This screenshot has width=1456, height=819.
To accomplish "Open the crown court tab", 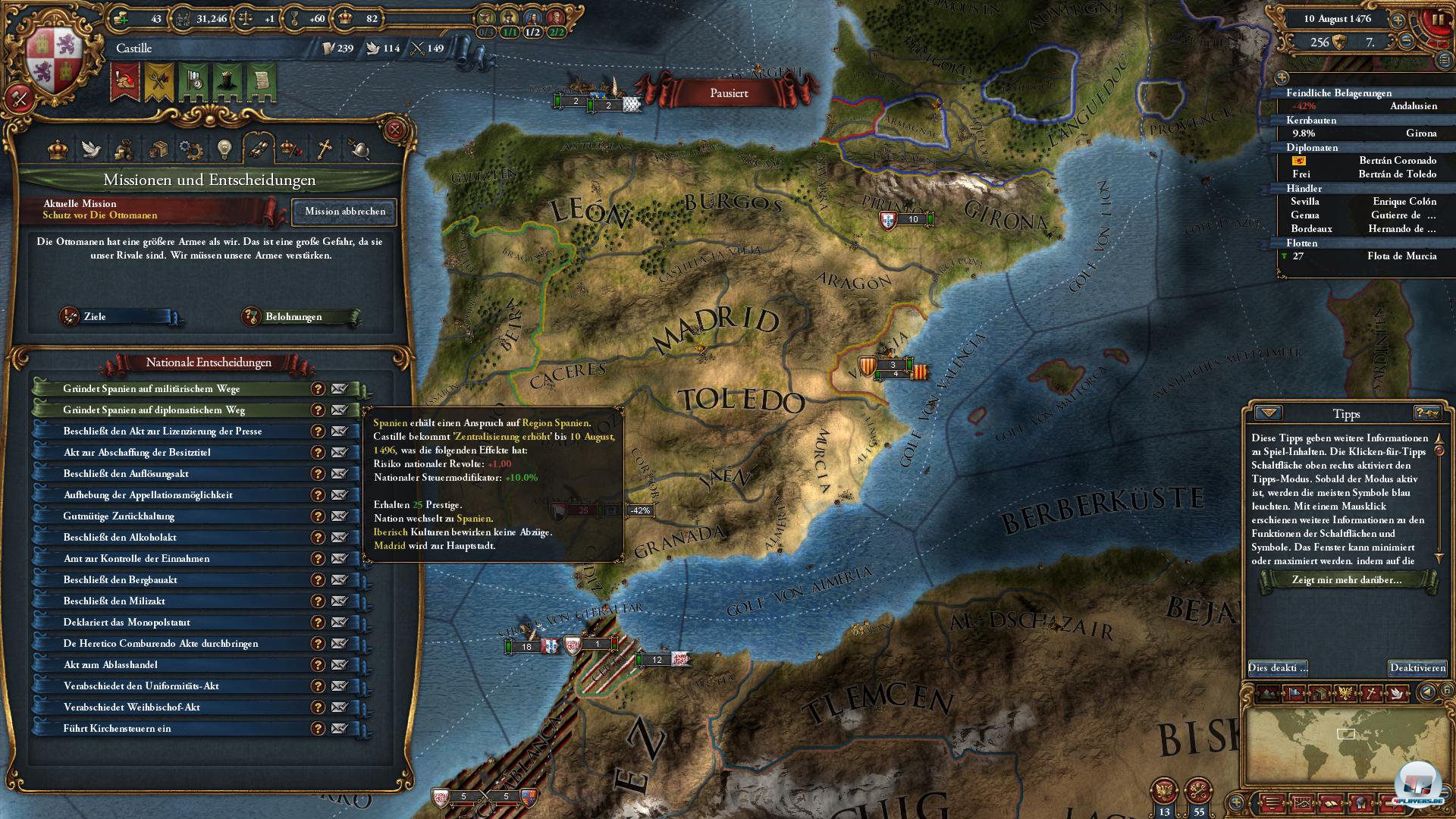I will [58, 149].
